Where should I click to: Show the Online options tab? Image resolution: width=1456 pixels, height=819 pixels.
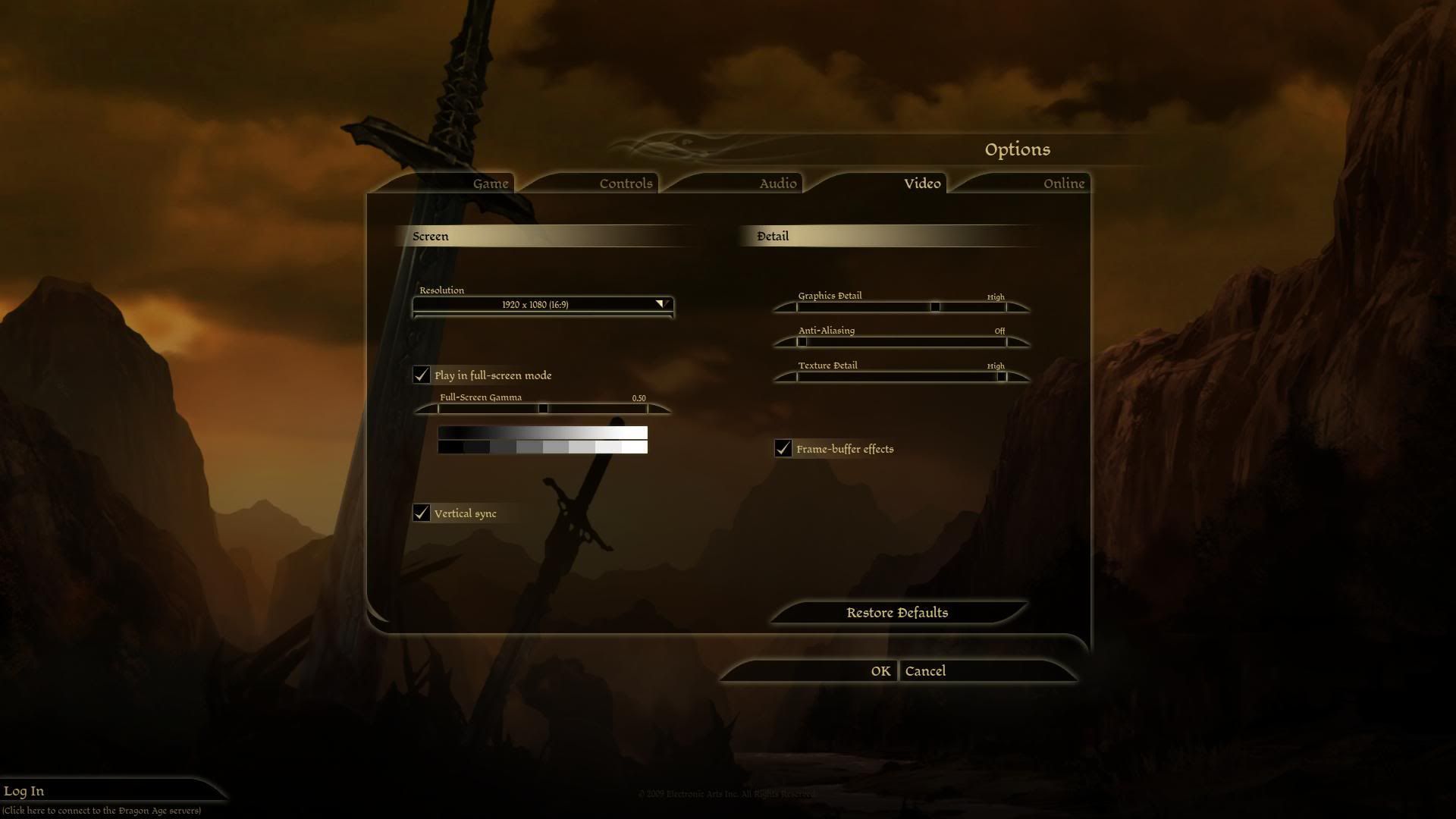pyautogui.click(x=1063, y=184)
